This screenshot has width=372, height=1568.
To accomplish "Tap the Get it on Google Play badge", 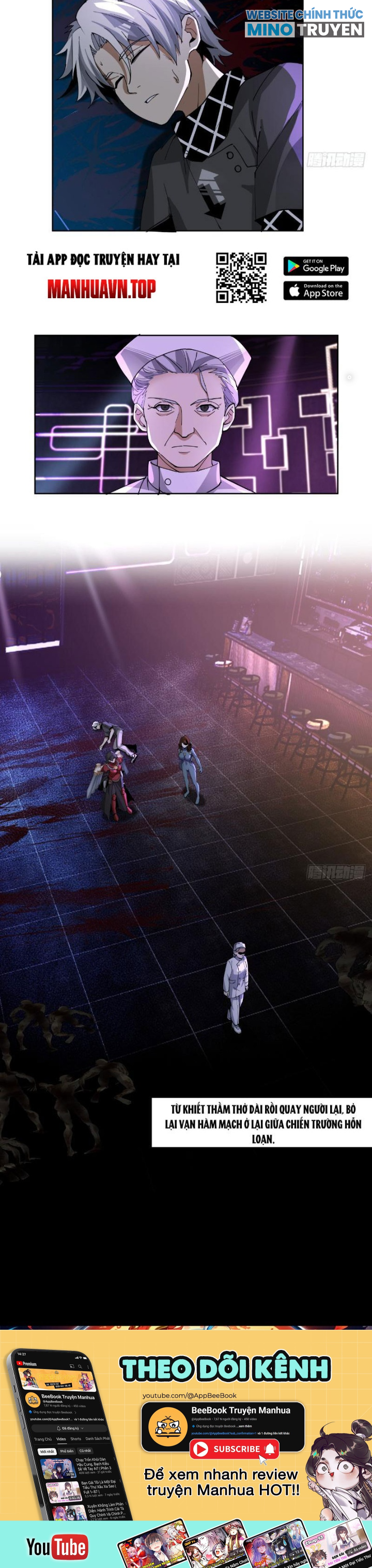I will 315,266.
